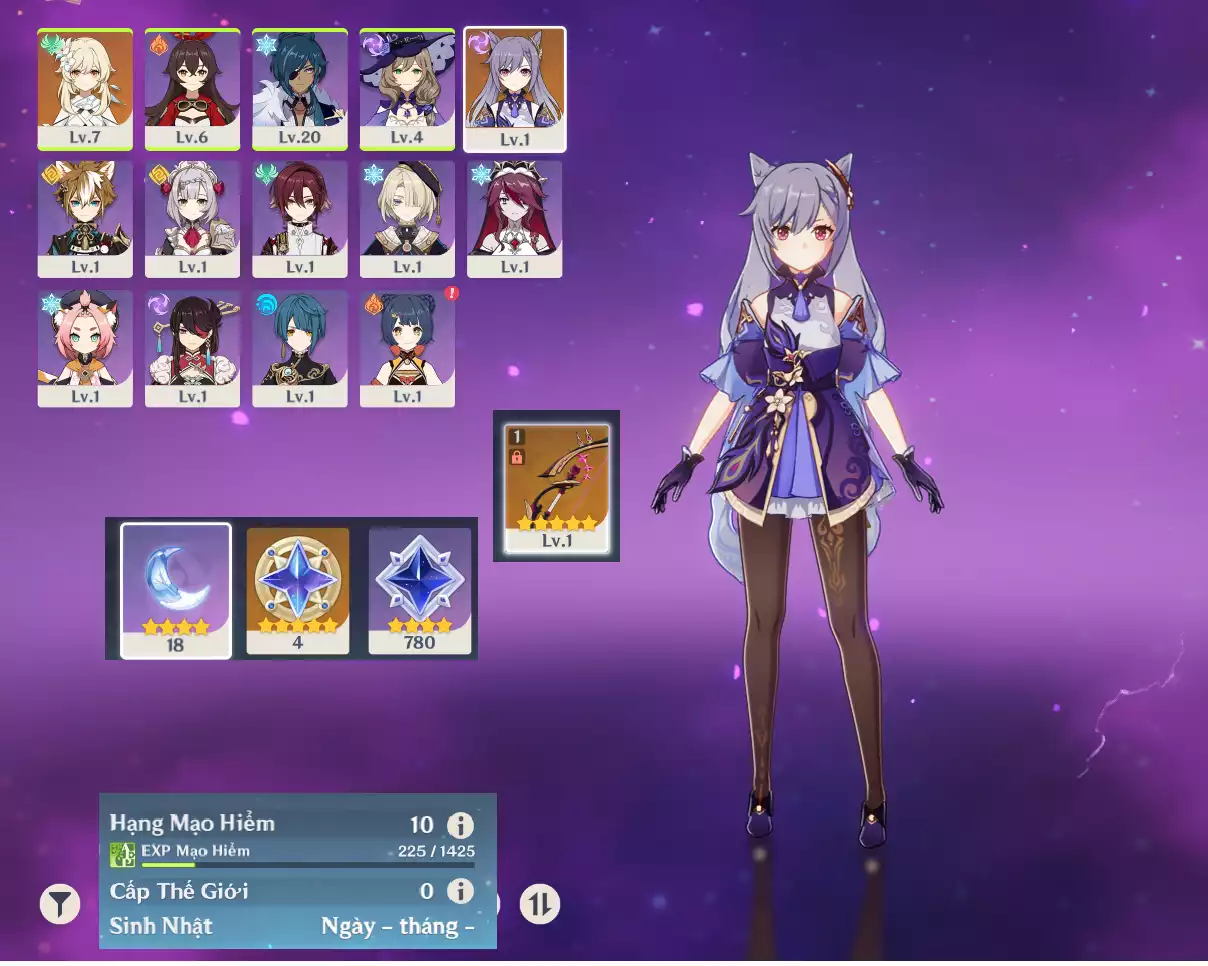Image resolution: width=1208 pixels, height=966 pixels.
Task: Select Heizou's character card
Action: click(300, 219)
